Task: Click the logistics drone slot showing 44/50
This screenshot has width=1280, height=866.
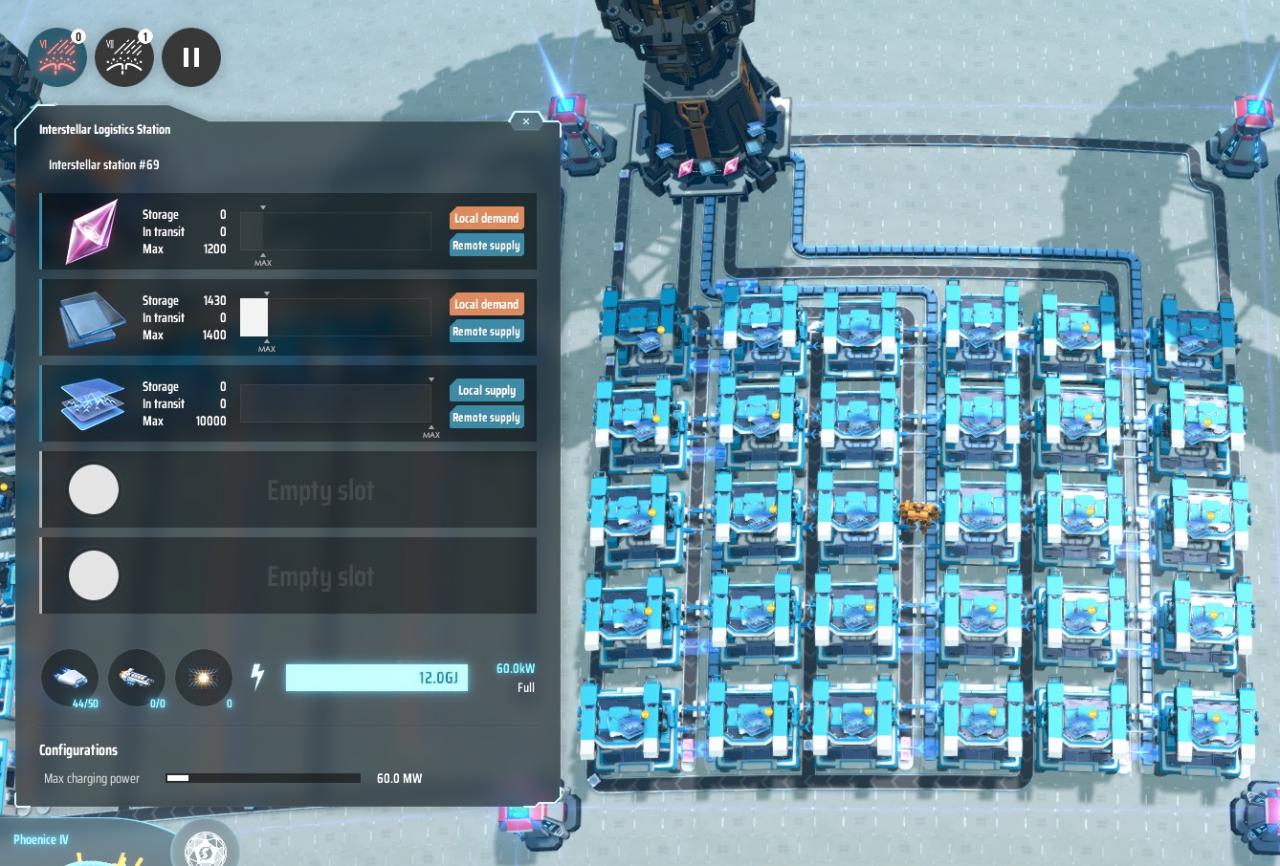Action: tap(70, 677)
